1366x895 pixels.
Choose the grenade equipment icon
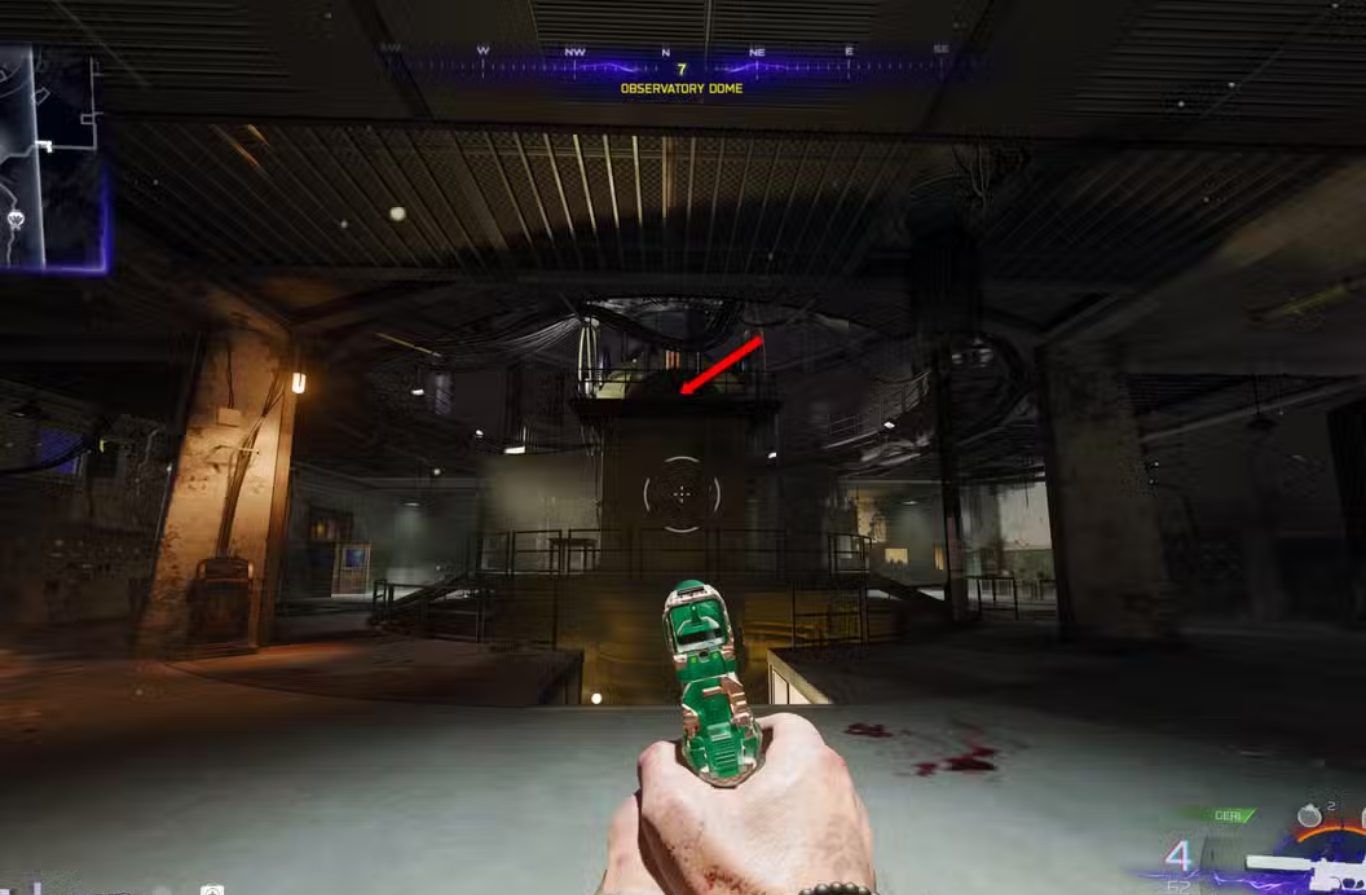1309,816
